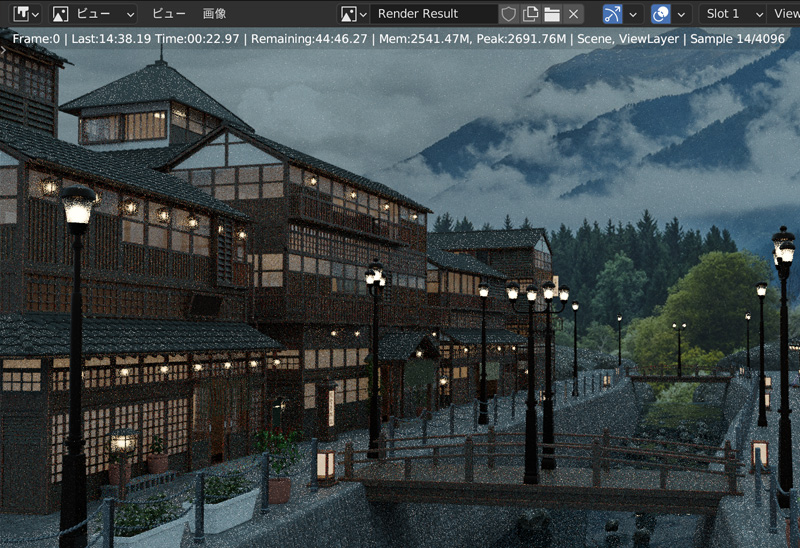Open the ビュー mode dropdown with image icon
The image size is (800, 548).
pos(93,14)
